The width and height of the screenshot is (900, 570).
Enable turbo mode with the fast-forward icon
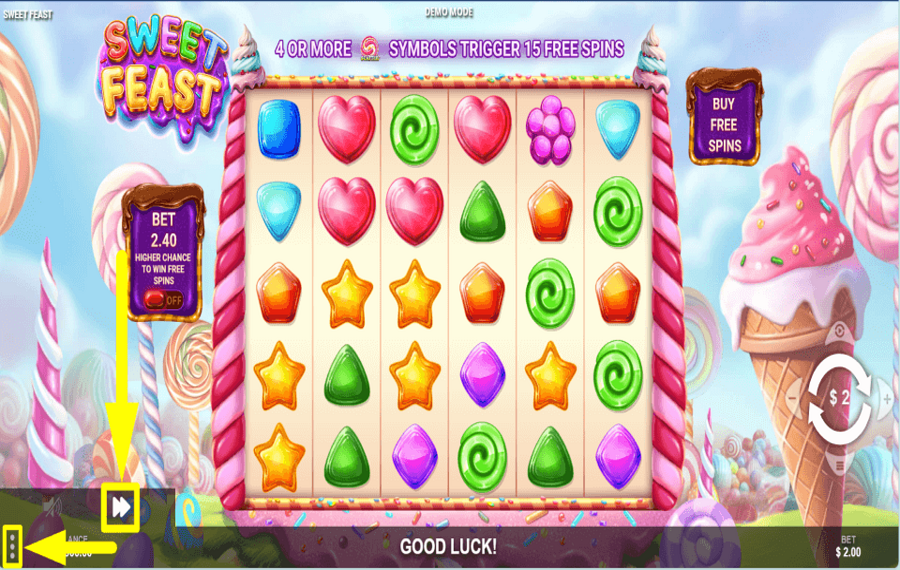click(x=120, y=508)
